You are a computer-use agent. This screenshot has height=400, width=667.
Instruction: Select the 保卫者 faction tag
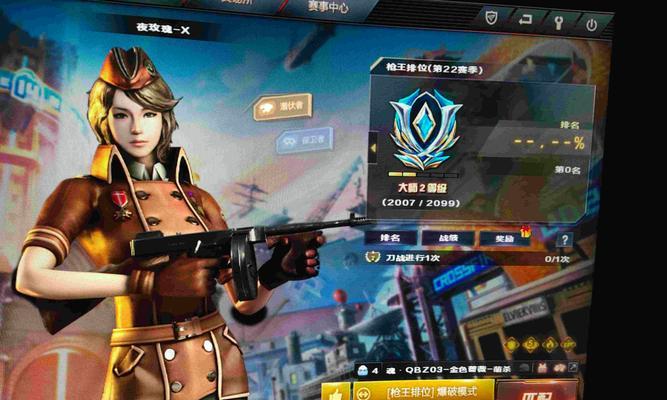303,141
